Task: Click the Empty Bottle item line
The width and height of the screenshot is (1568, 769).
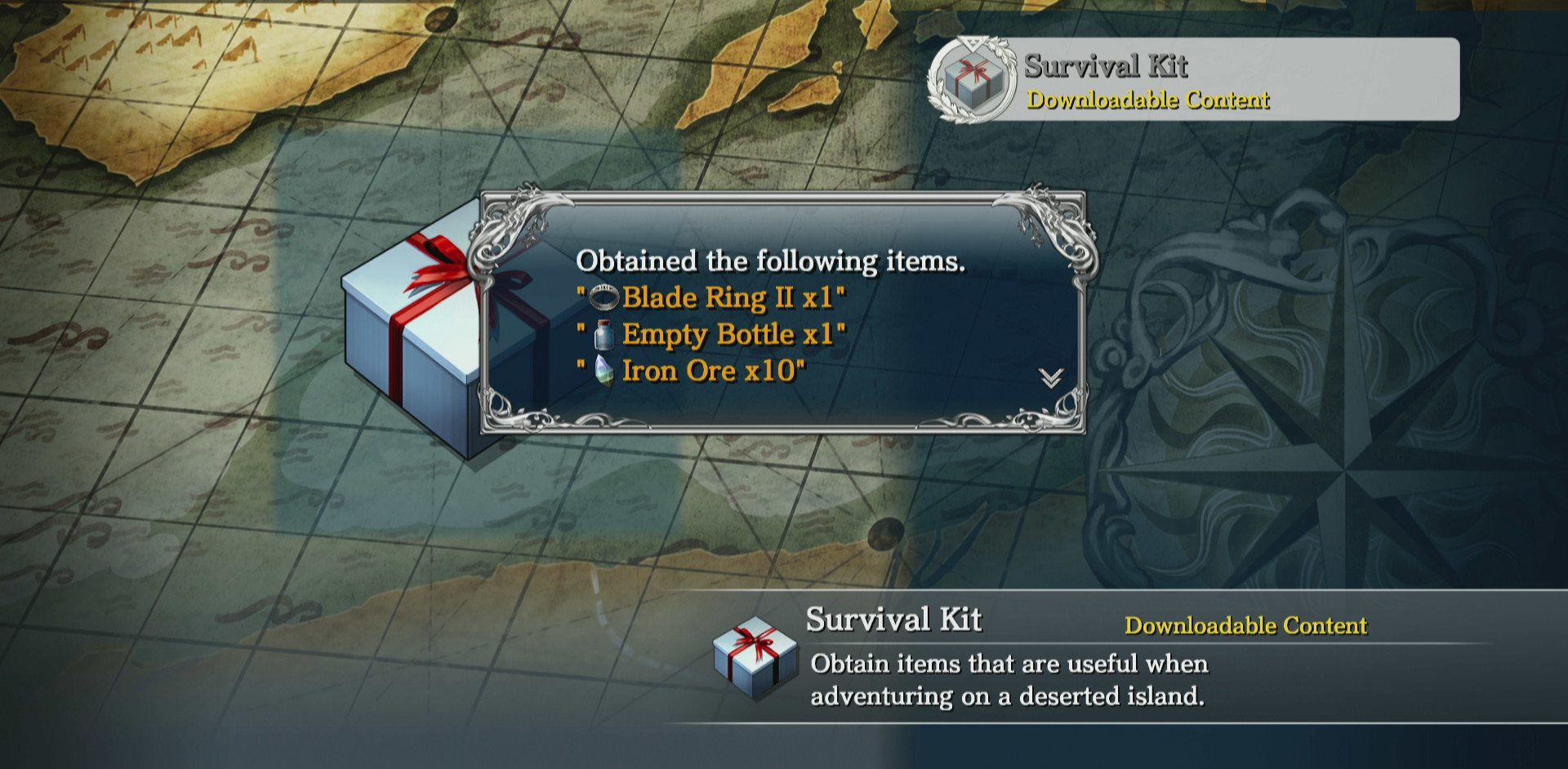Action: [710, 335]
